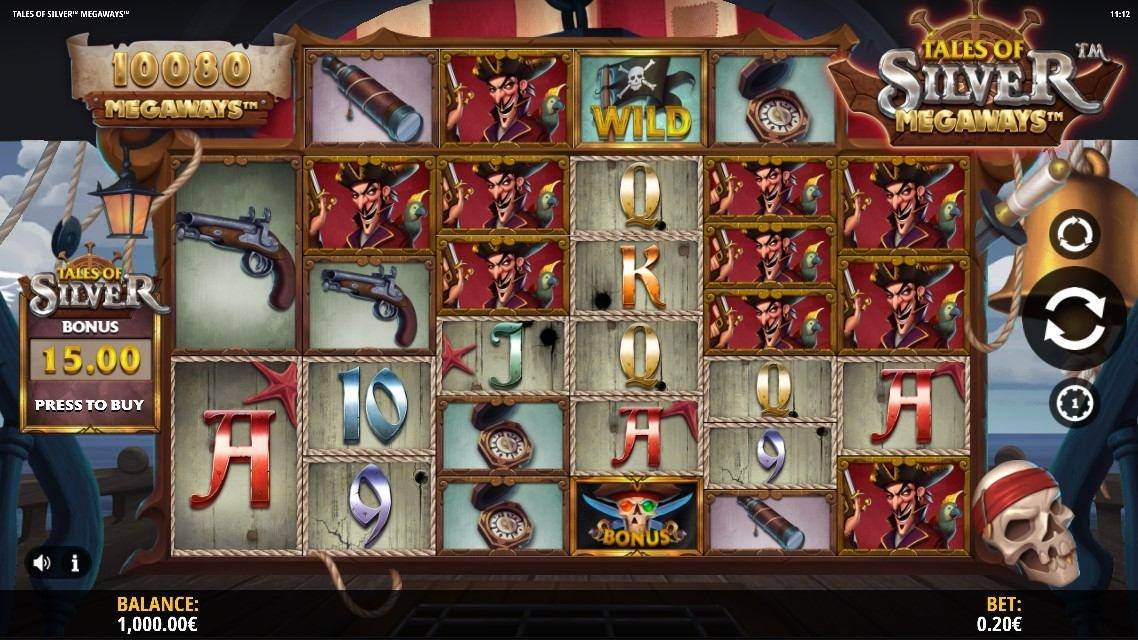
Task: Open autoplay with the small circular arrows button
Action: coord(1075,235)
